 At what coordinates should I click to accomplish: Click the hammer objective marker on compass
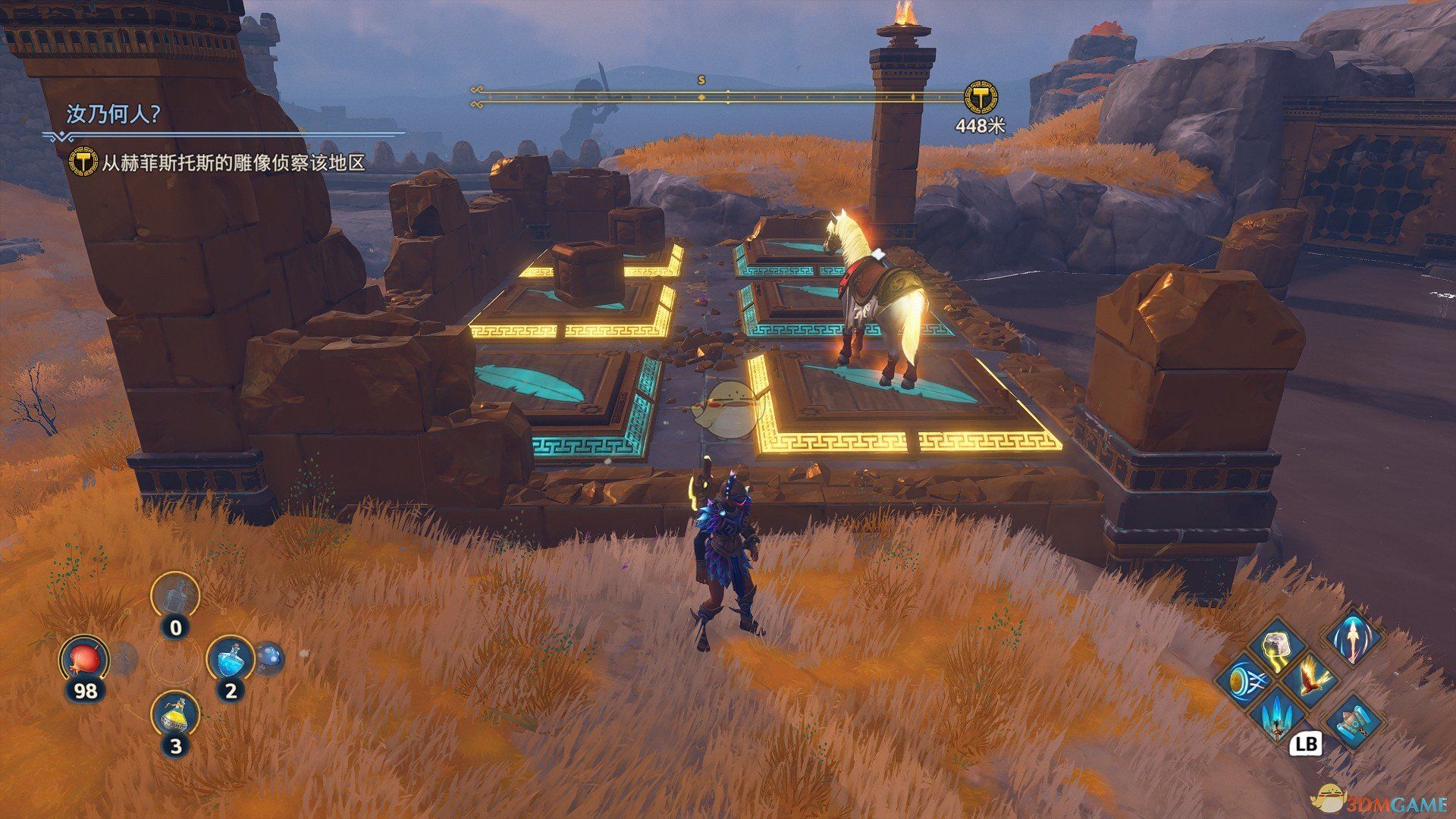981,97
